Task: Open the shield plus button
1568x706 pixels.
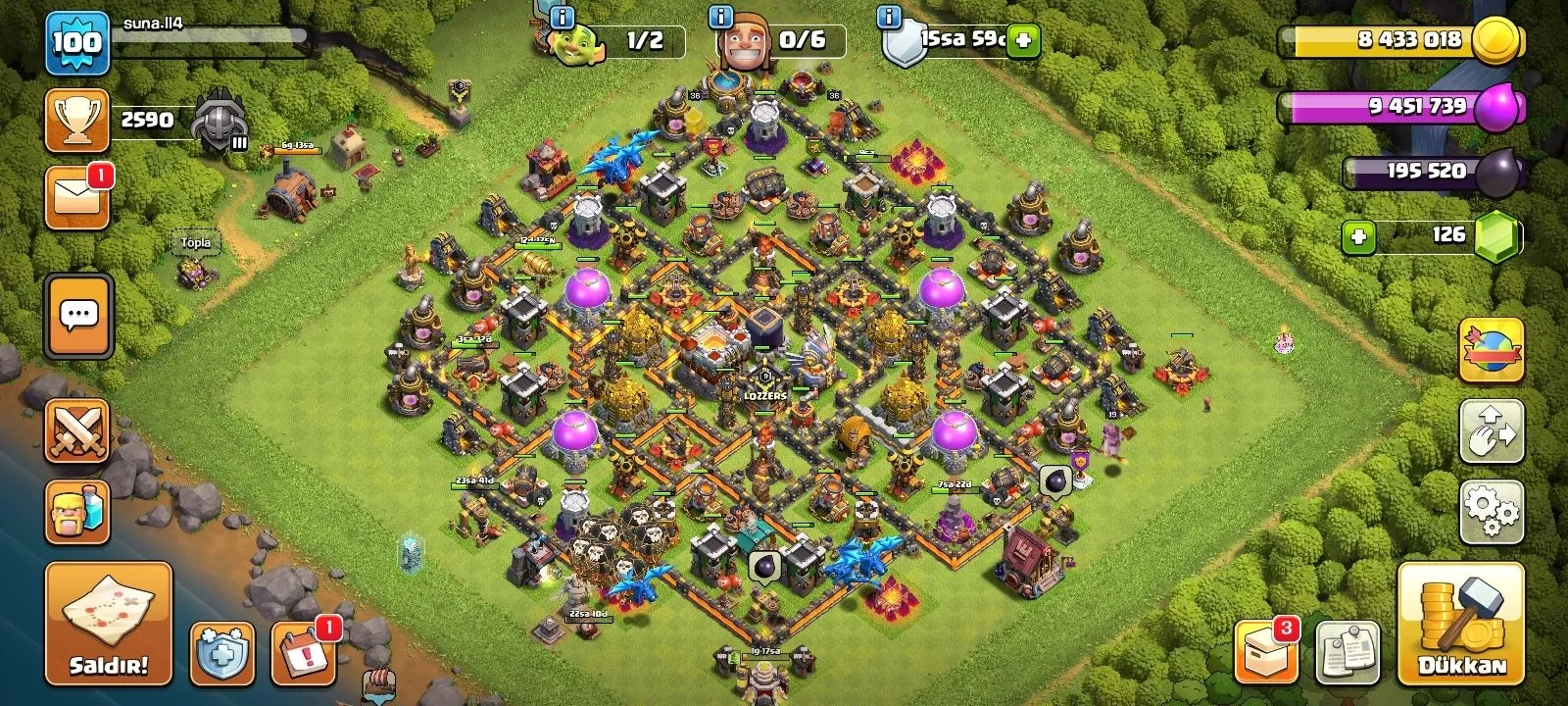Action: point(221,653)
